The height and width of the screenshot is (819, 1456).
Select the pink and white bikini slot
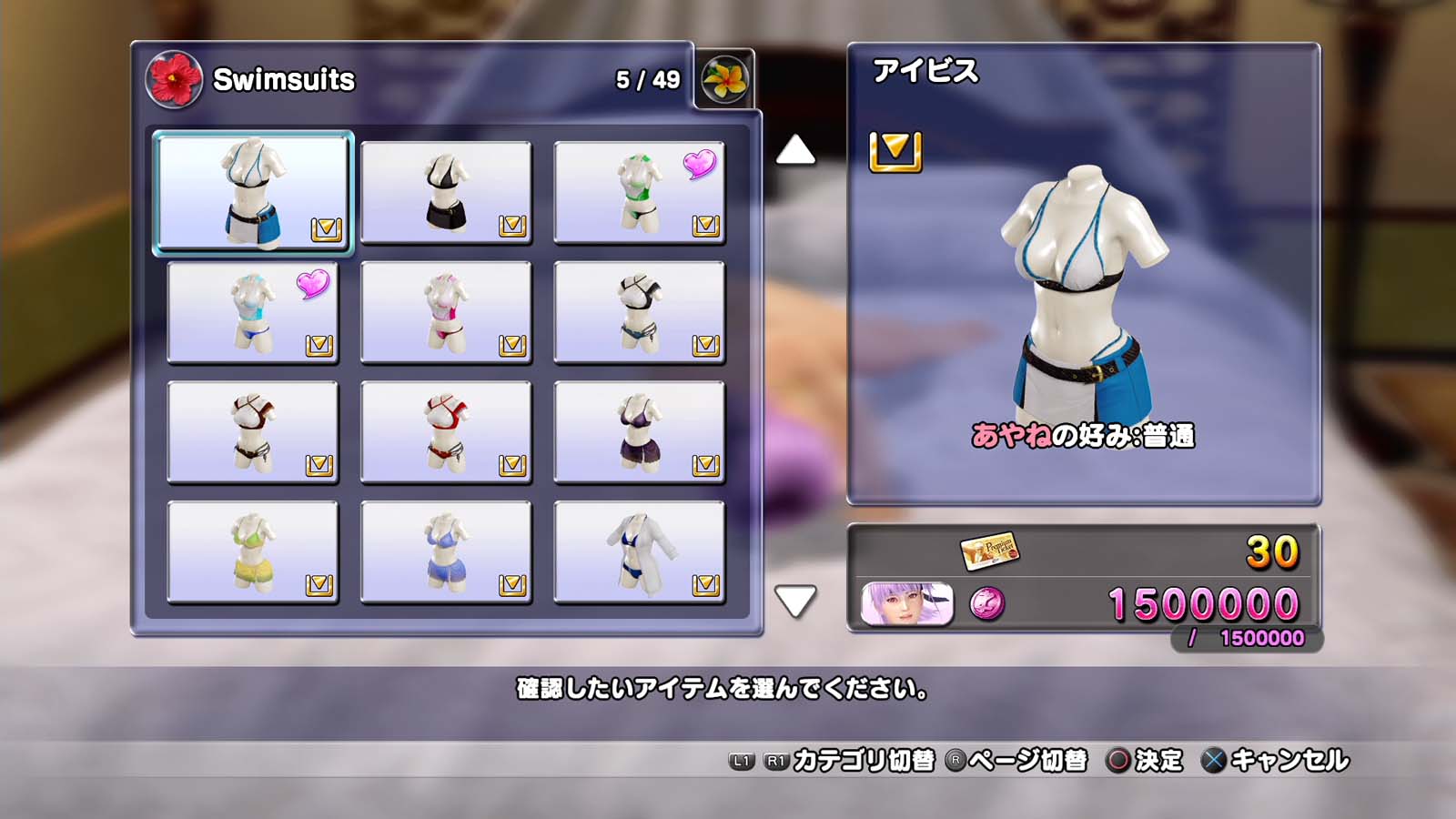(446, 312)
